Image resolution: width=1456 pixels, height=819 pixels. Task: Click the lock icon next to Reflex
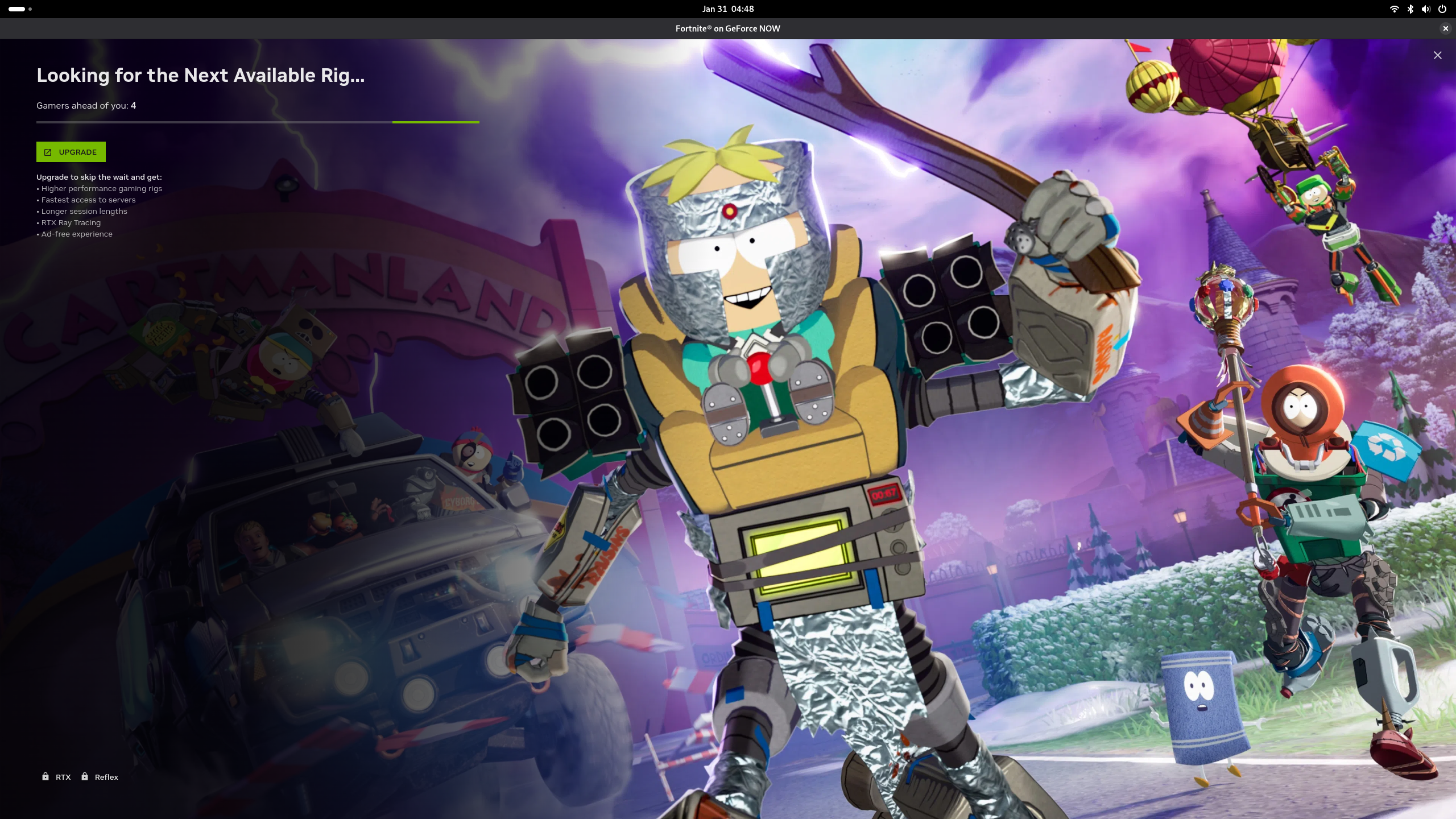tap(84, 776)
